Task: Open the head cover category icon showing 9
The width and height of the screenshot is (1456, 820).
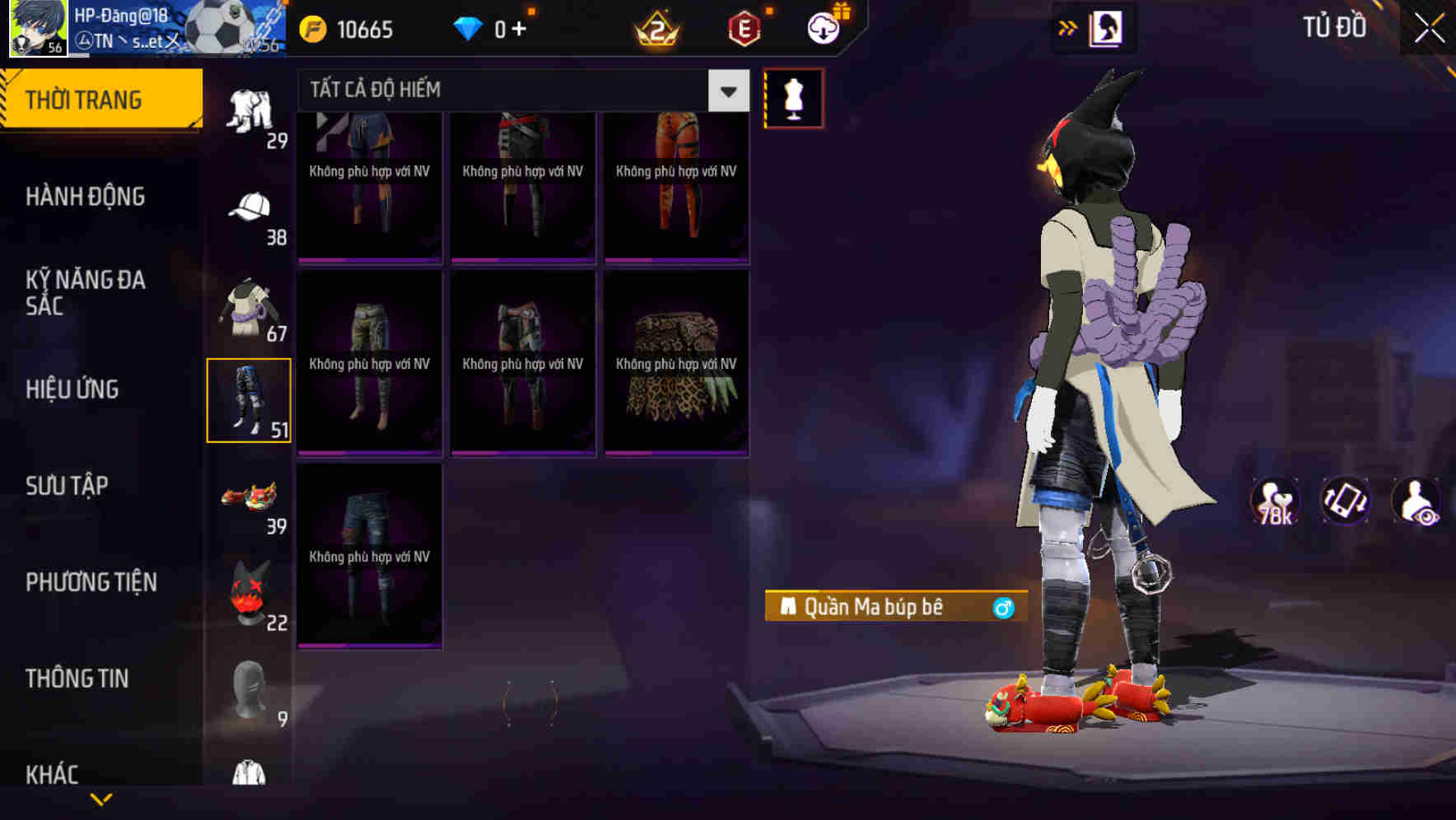Action: pos(250,692)
